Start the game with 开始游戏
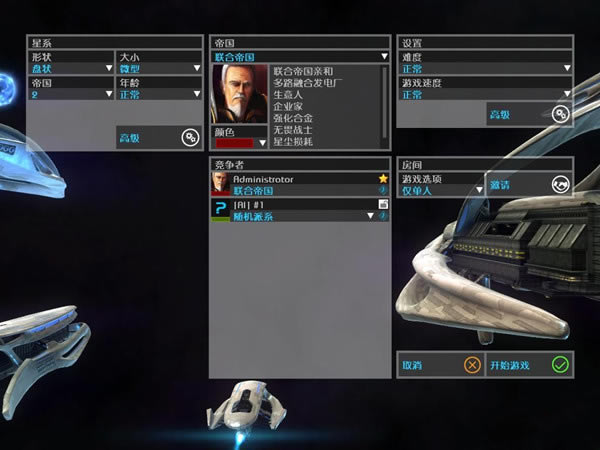600x450 pixels. tap(530, 365)
